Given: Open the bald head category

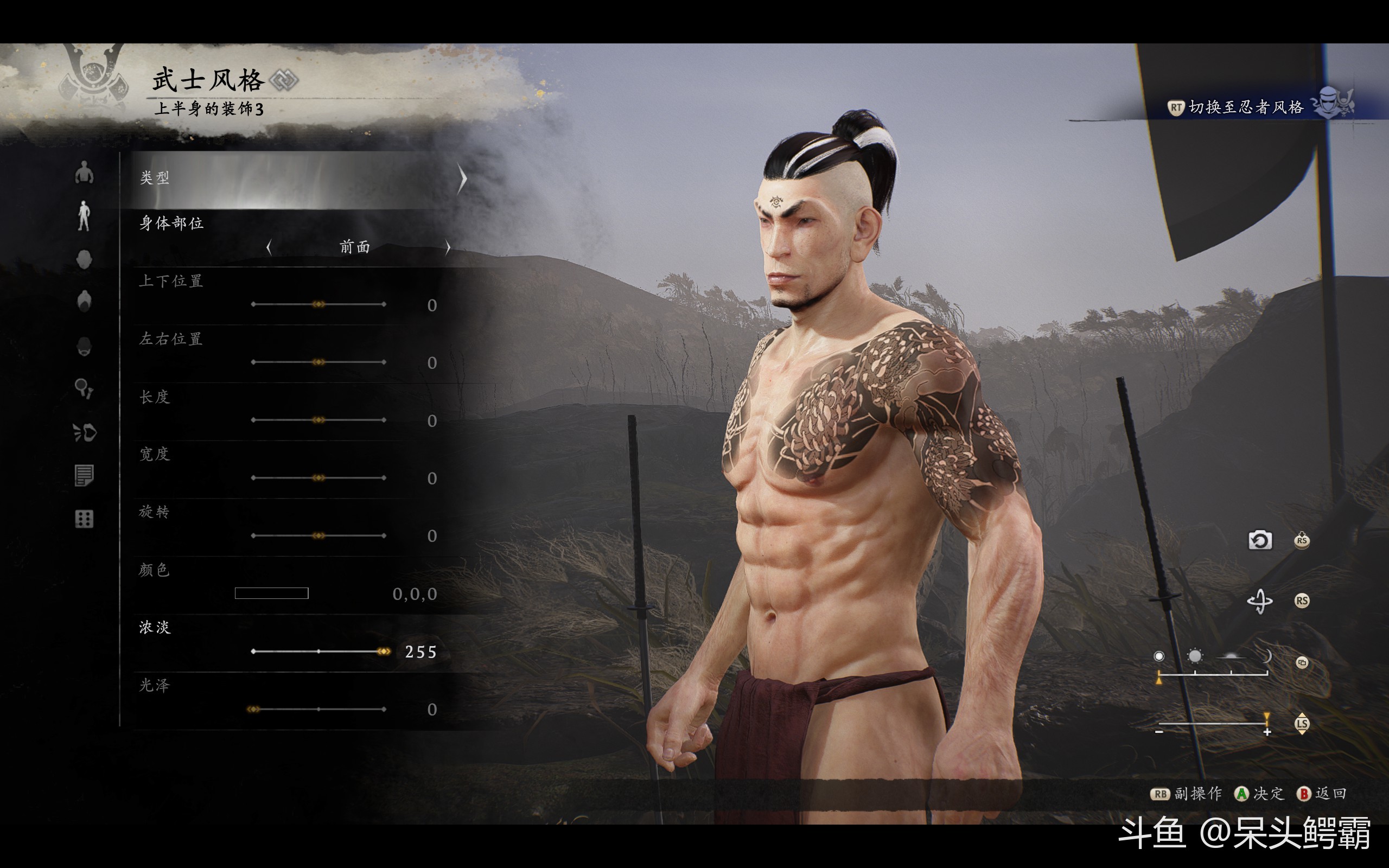Looking at the screenshot, I should pos(85,259).
